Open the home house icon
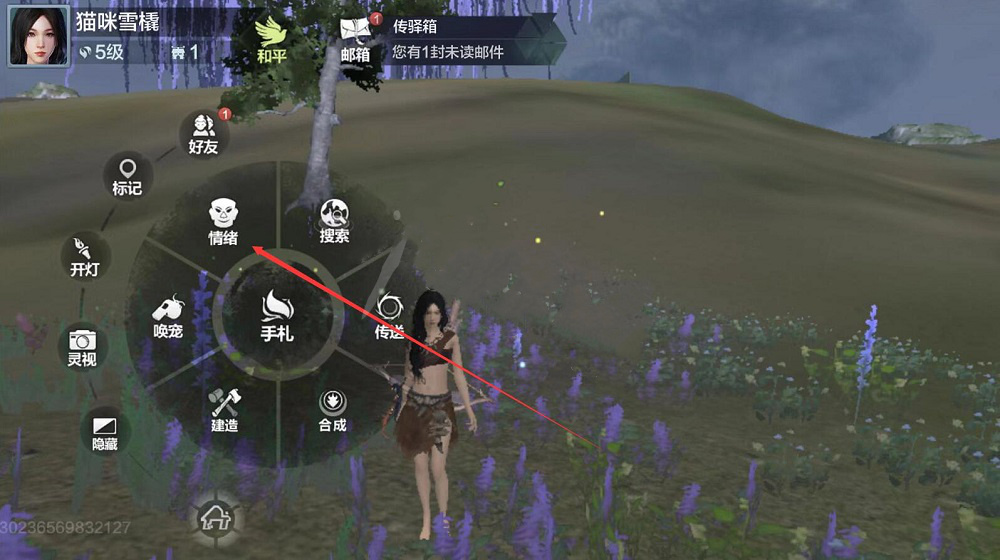The width and height of the screenshot is (1000, 560). tap(212, 517)
